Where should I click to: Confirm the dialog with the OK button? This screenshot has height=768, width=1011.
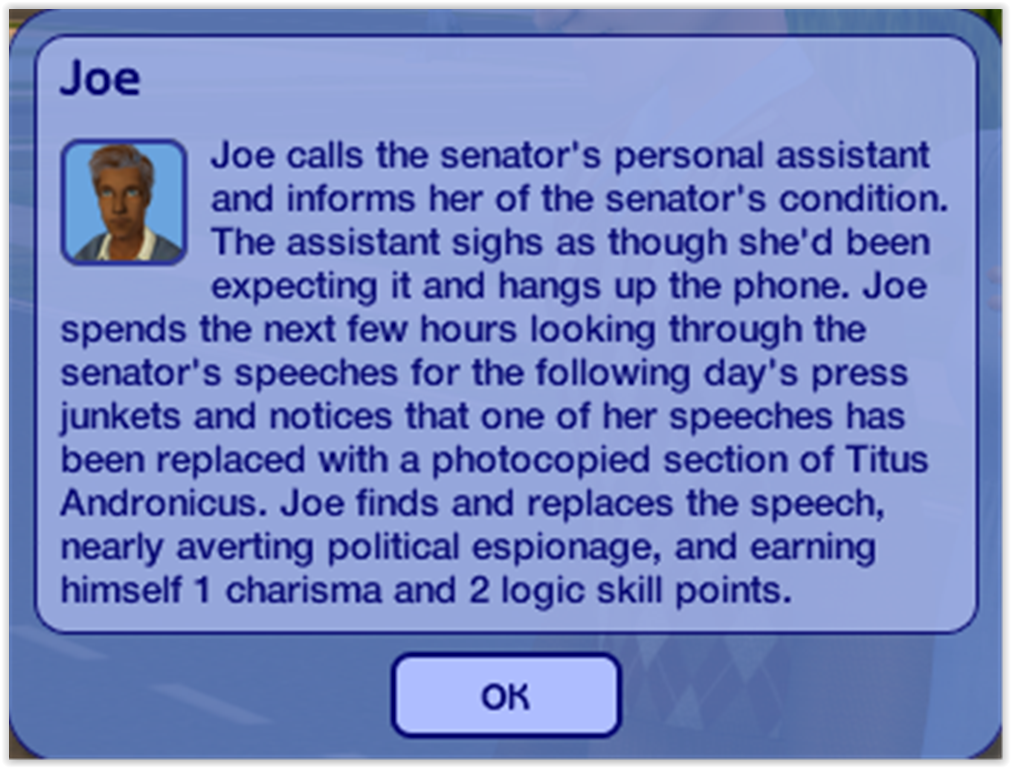pyautogui.click(x=505, y=696)
